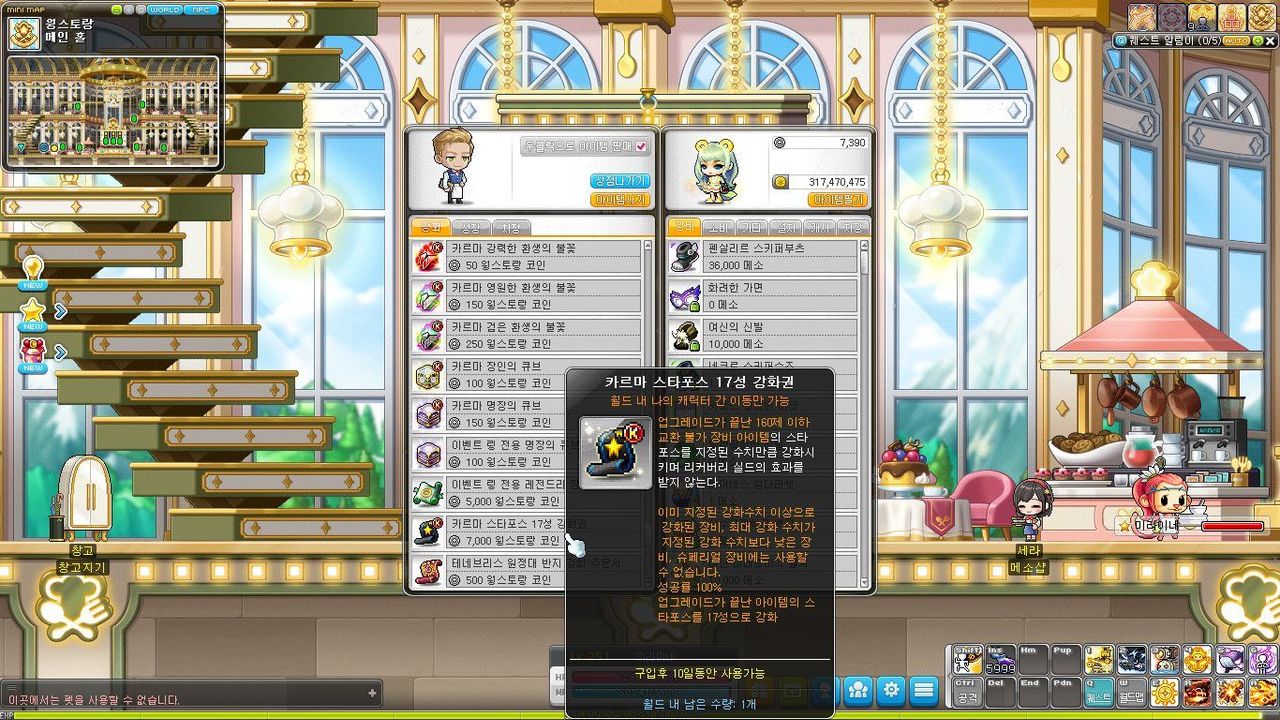Viewport: 1280px width, 720px height.
Task: Toggle the right-click item sell checkbox
Action: pyautogui.click(x=641, y=146)
